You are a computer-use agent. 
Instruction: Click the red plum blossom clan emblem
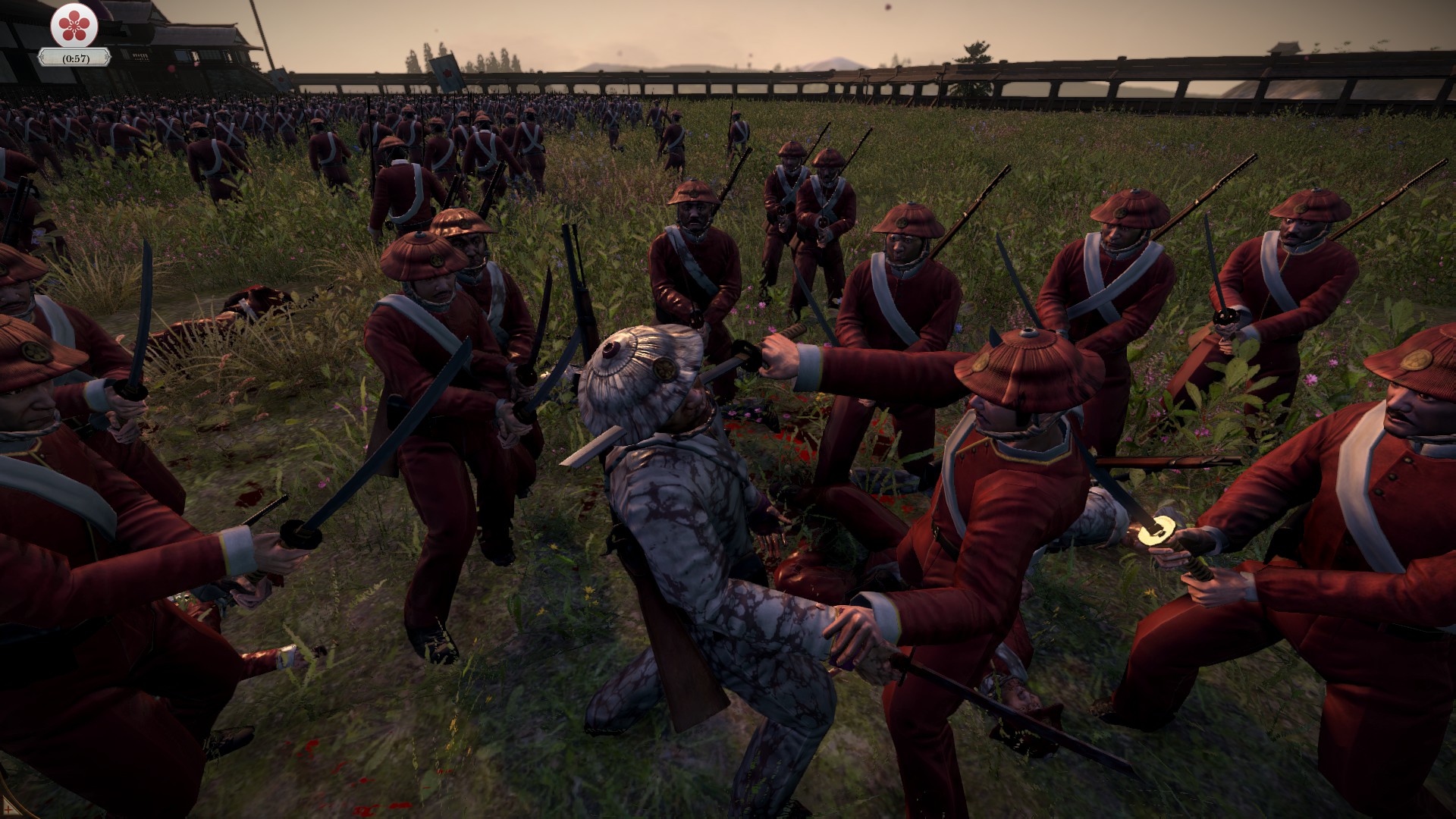(x=74, y=26)
